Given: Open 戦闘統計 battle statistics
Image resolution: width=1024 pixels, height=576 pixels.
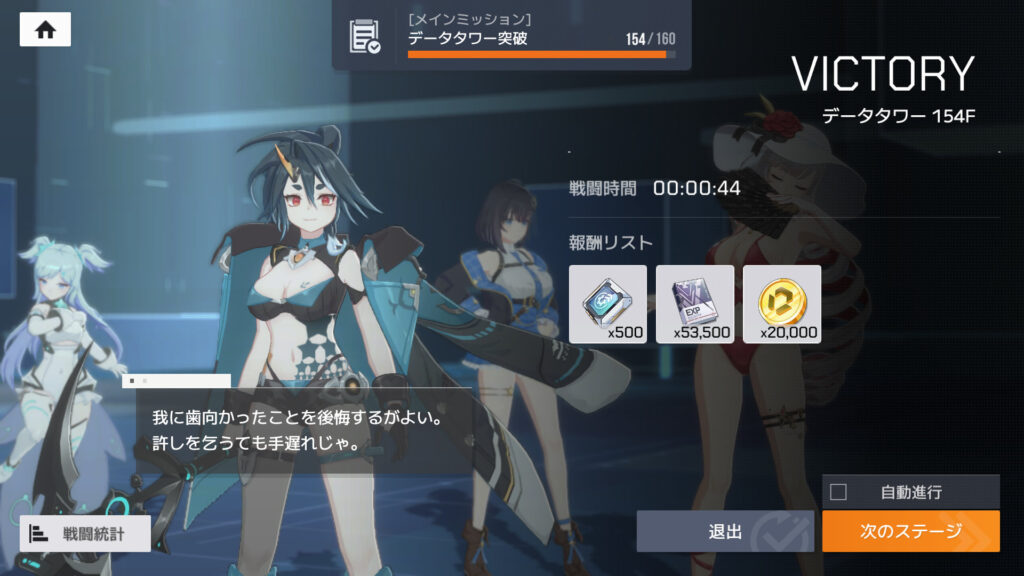Looking at the screenshot, I should tap(85, 534).
